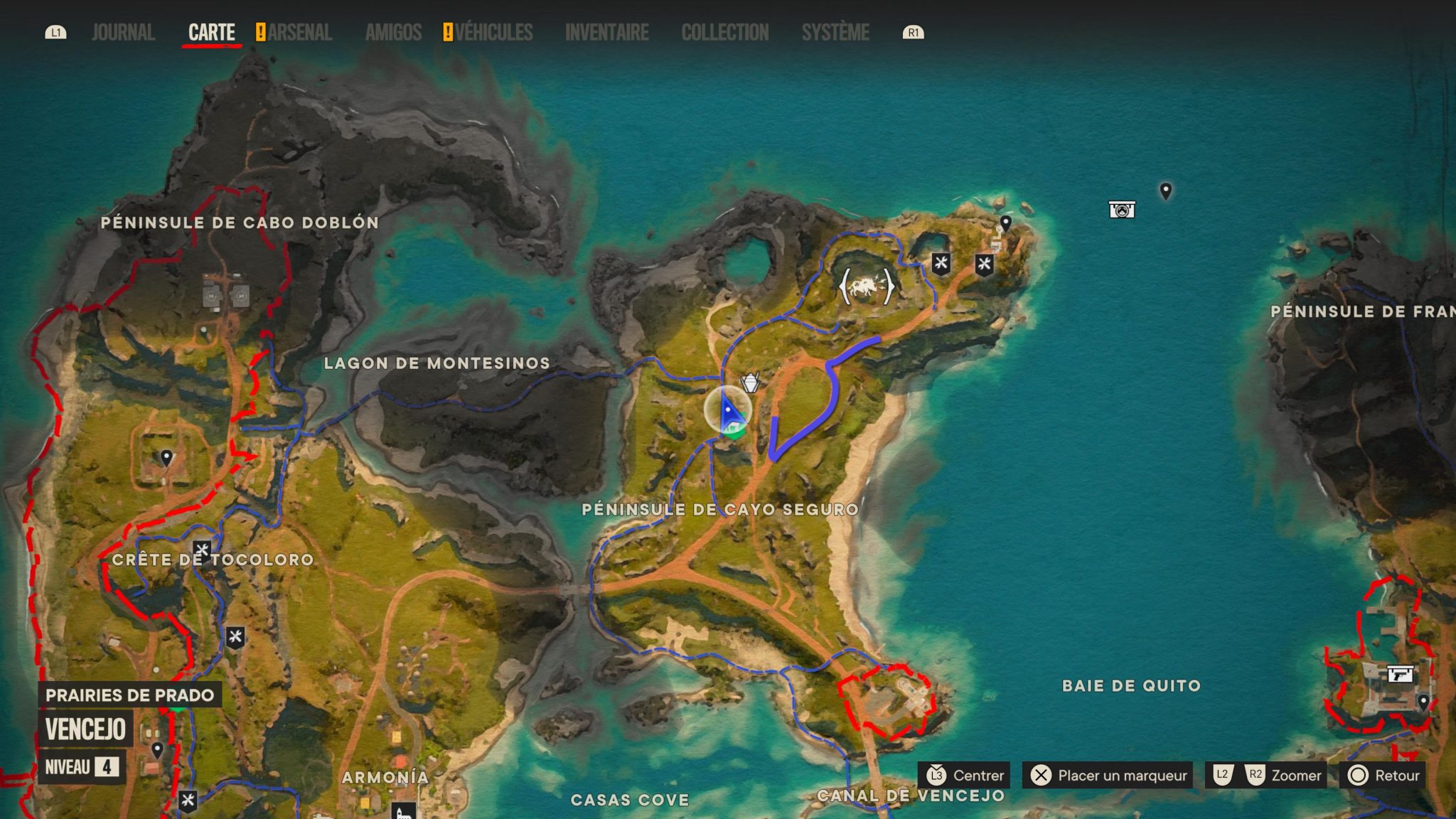Click the exclamation badge beside VÉHICULES

449,32
